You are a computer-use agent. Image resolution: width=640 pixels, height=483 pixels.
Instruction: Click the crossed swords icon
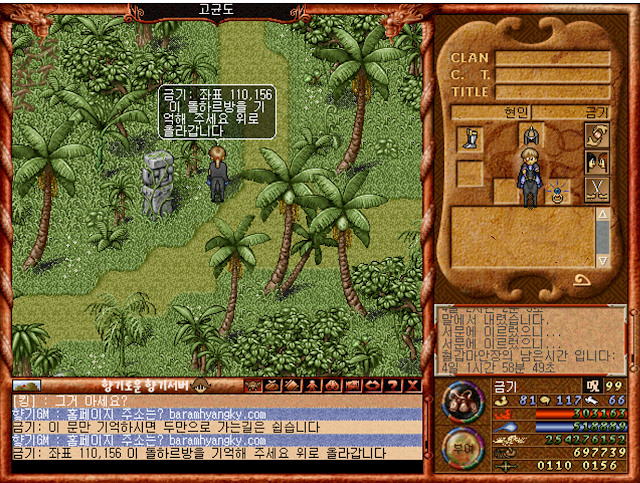pos(597,190)
